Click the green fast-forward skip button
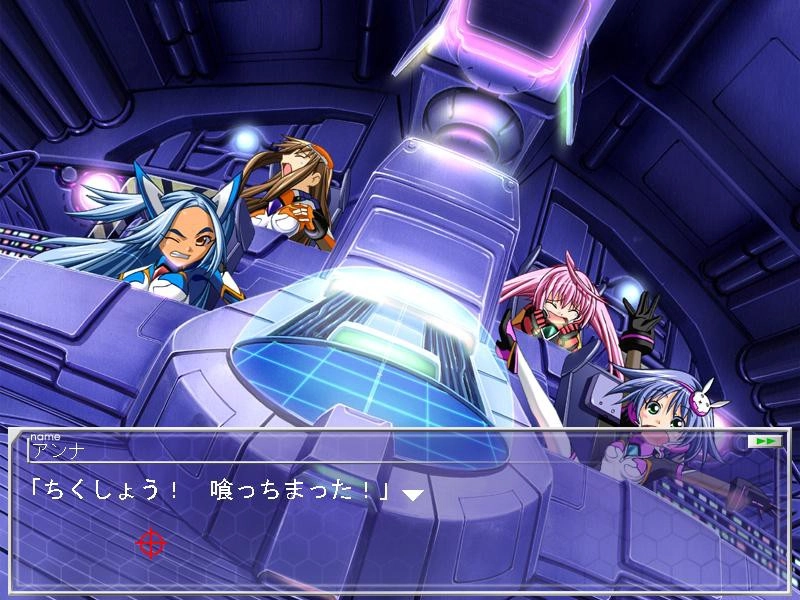The width and height of the screenshot is (800, 600). 762,441
